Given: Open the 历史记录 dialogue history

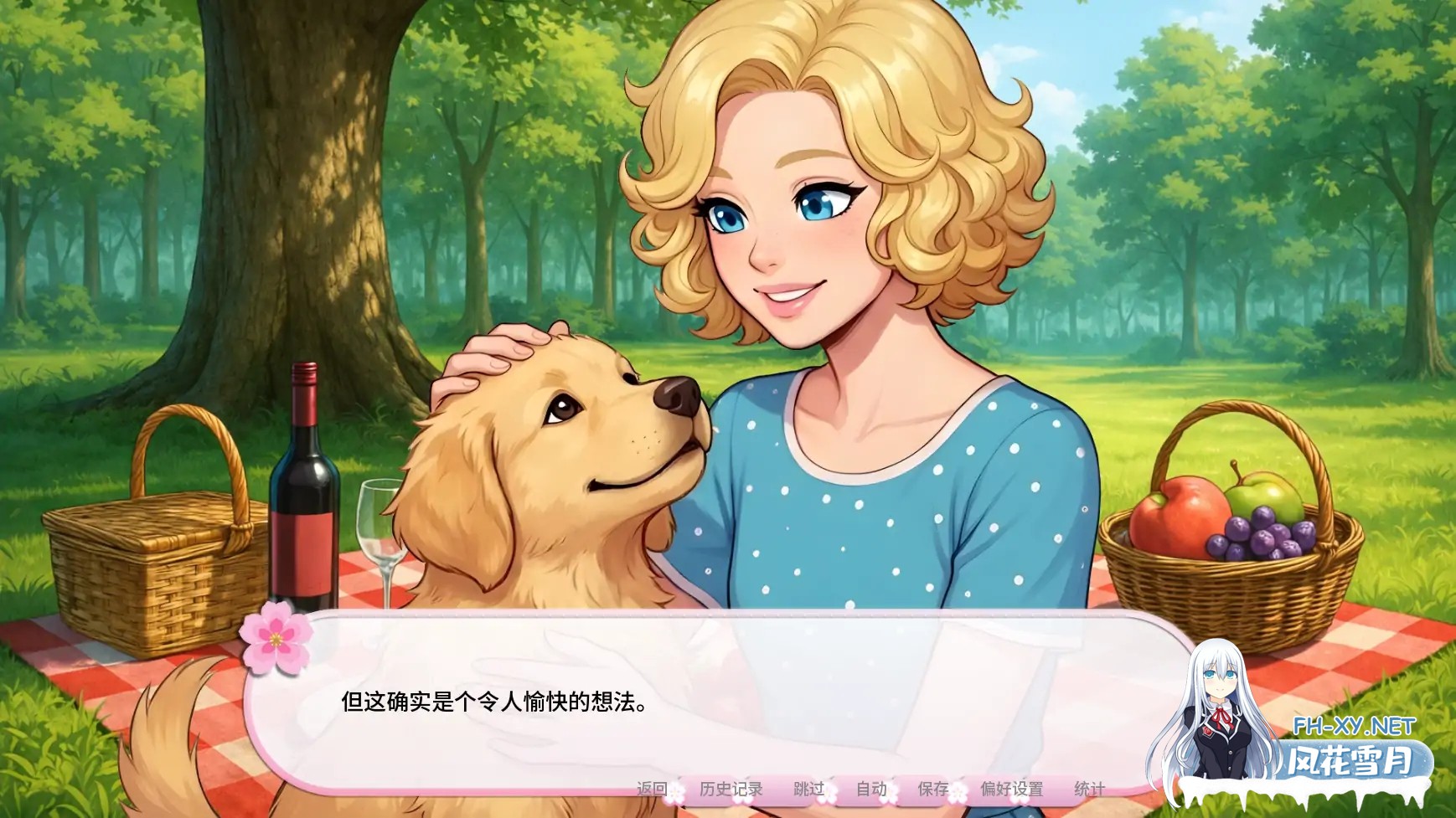Looking at the screenshot, I should coord(731,788).
